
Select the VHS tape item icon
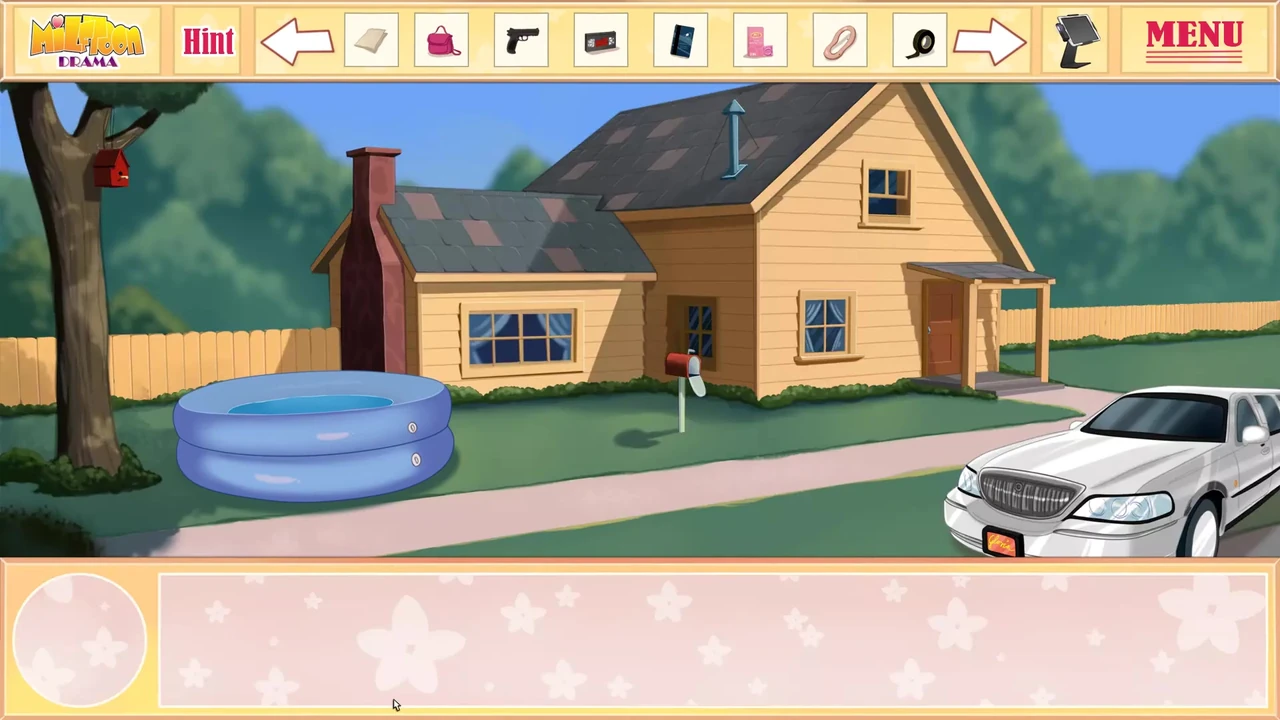(x=600, y=40)
